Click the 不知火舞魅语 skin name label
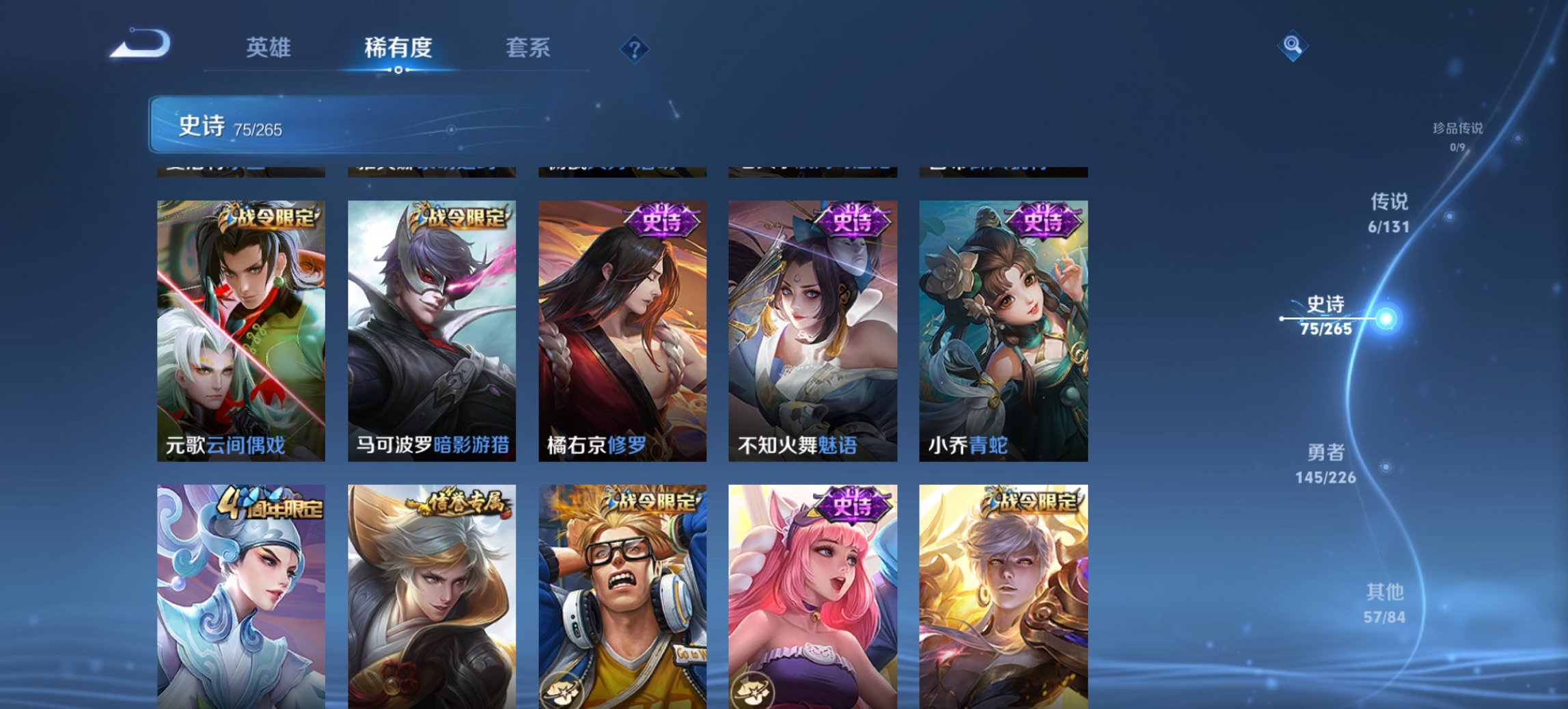1568x709 pixels. click(x=799, y=448)
